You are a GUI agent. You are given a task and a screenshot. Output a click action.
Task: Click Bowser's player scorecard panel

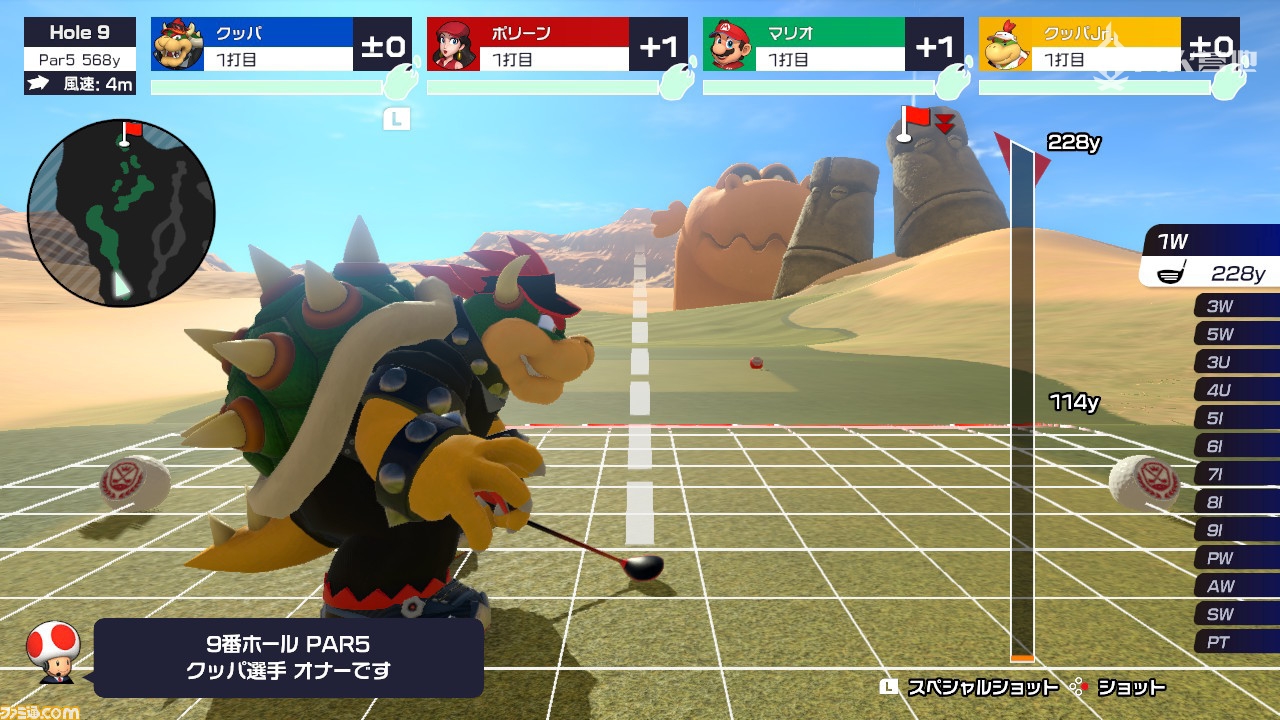click(281, 45)
